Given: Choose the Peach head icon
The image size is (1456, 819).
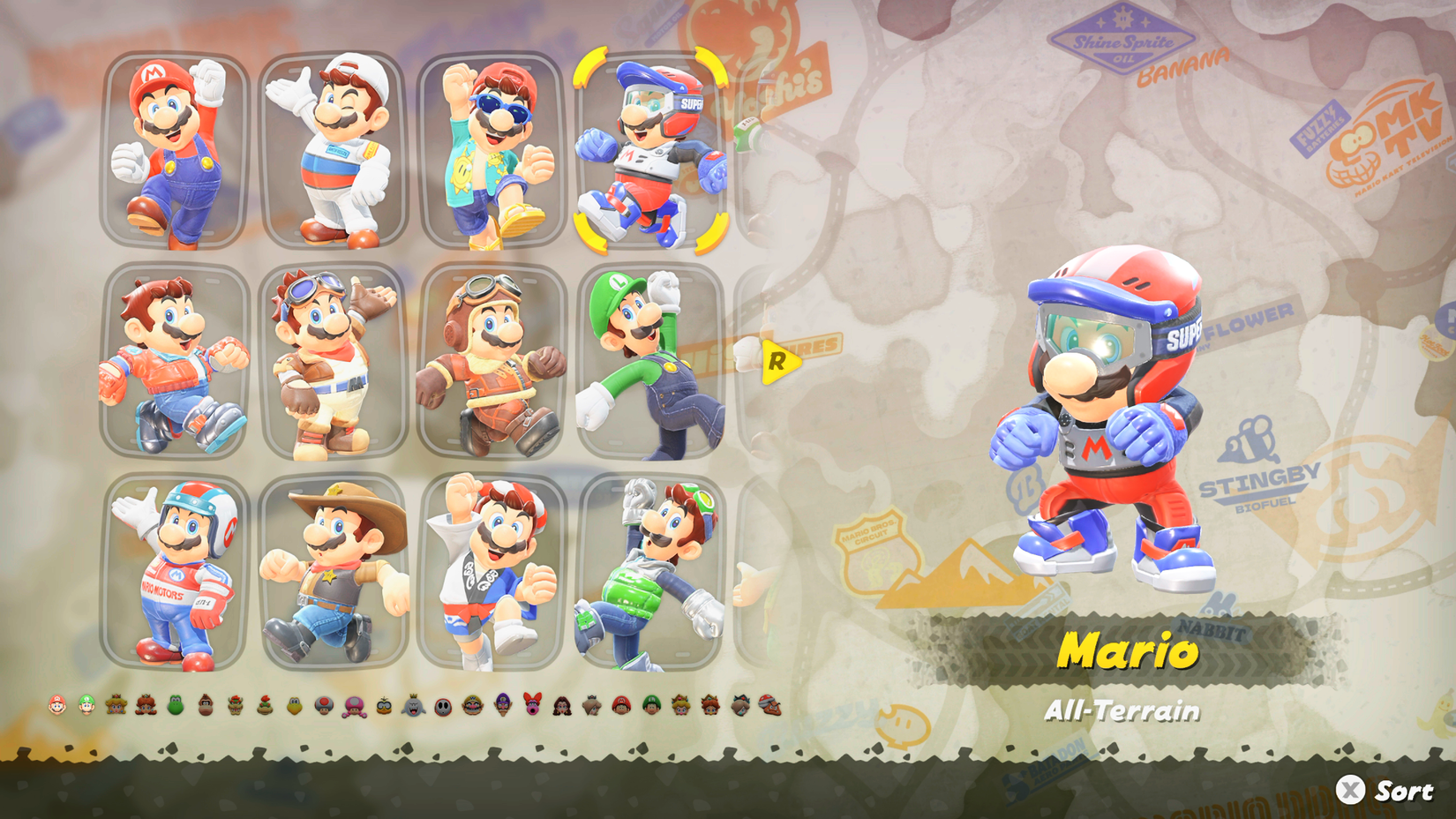Looking at the screenshot, I should pos(116,706).
